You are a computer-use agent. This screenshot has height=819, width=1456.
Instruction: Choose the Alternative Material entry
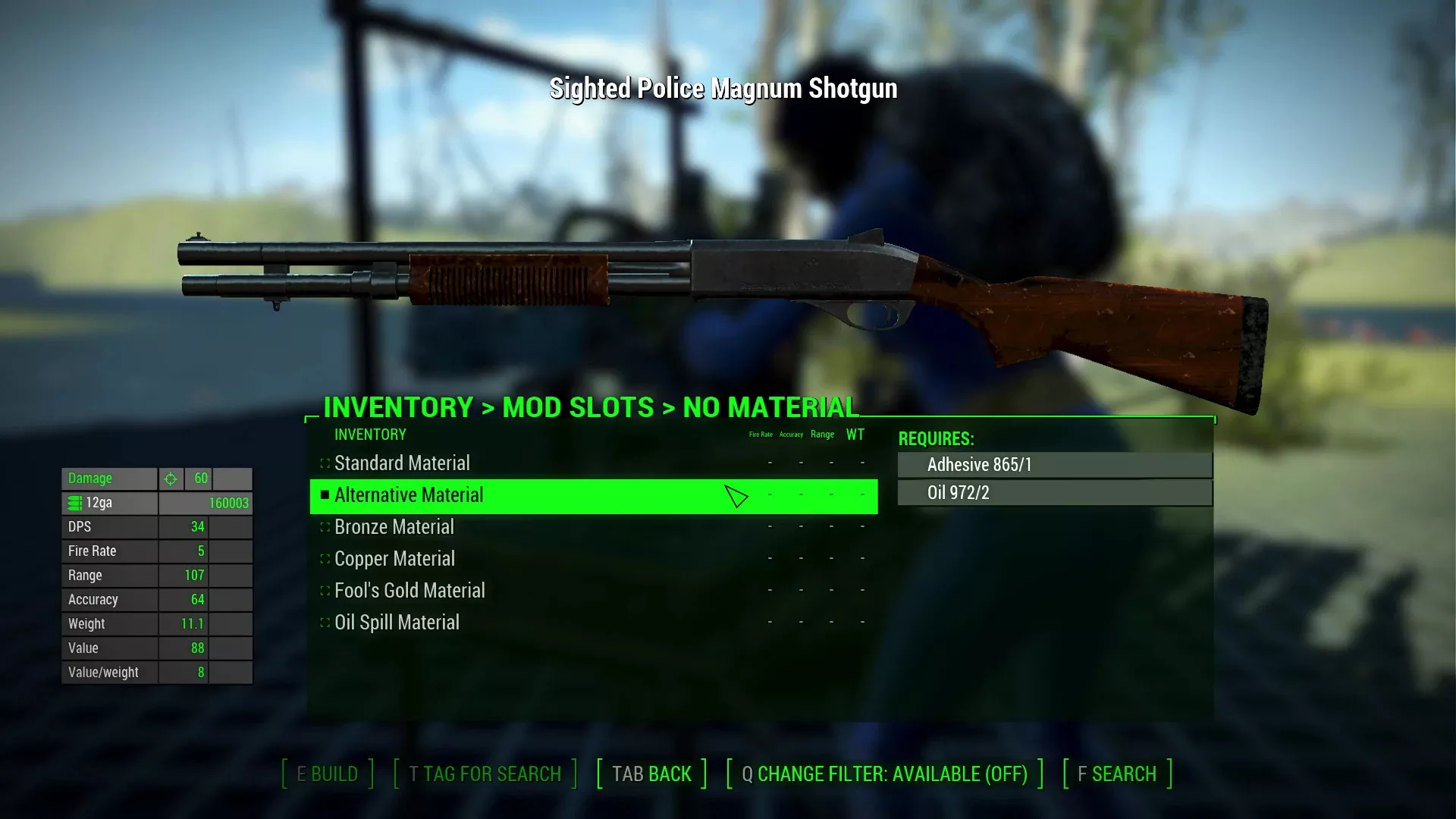409,495
